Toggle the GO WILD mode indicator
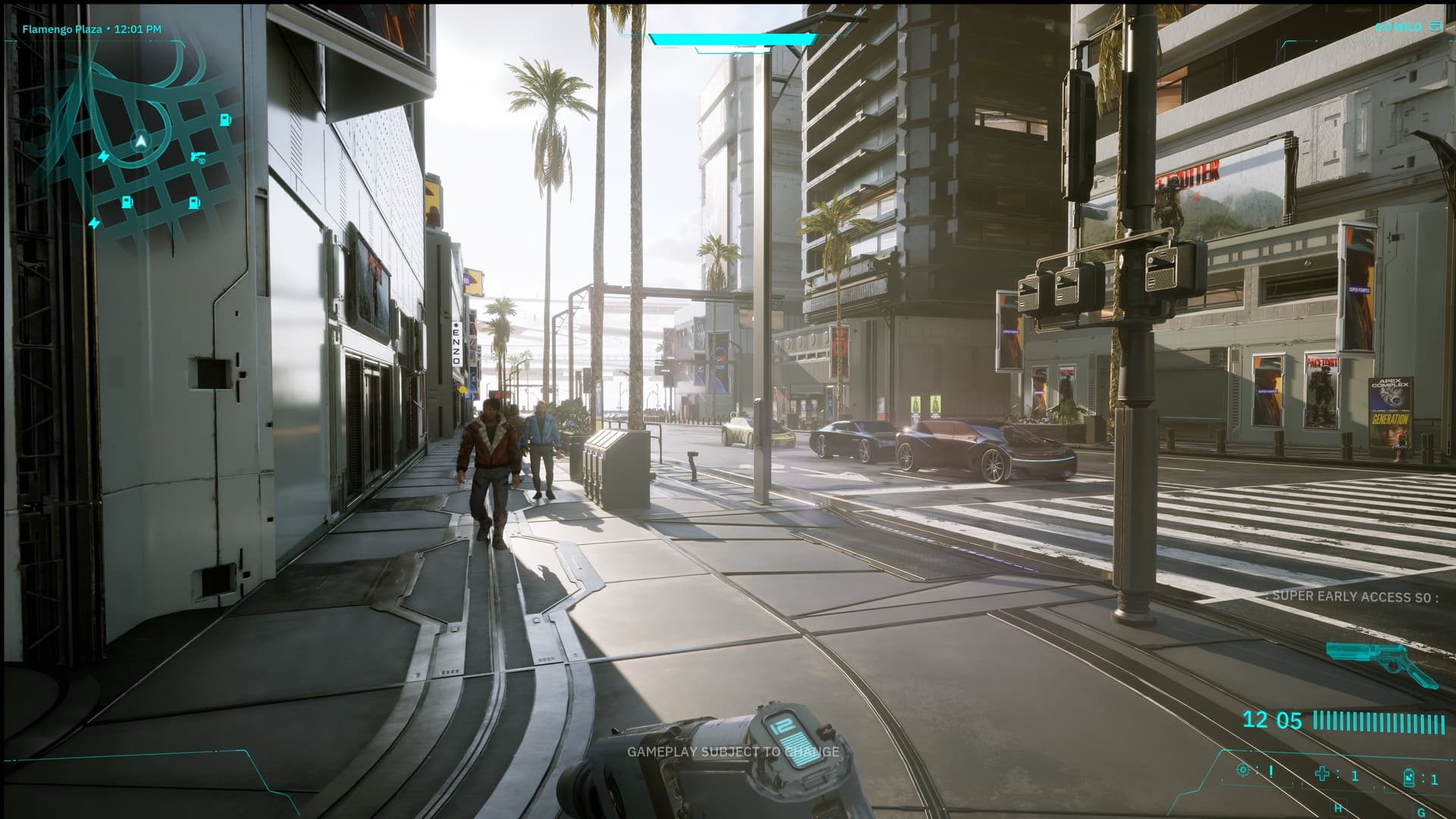The height and width of the screenshot is (819, 1456). click(x=1398, y=26)
